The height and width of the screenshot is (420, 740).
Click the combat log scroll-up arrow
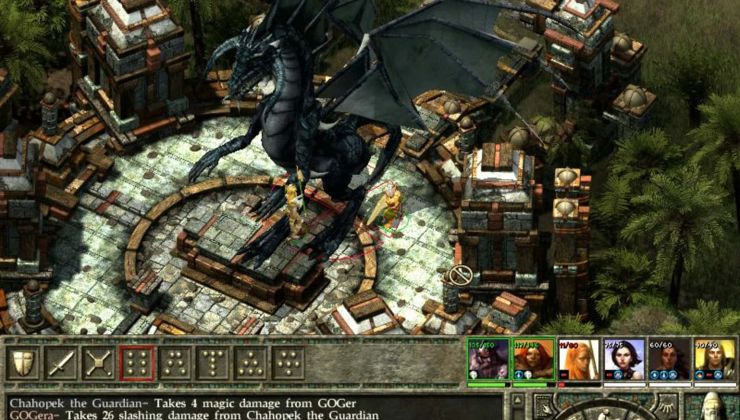point(516,401)
